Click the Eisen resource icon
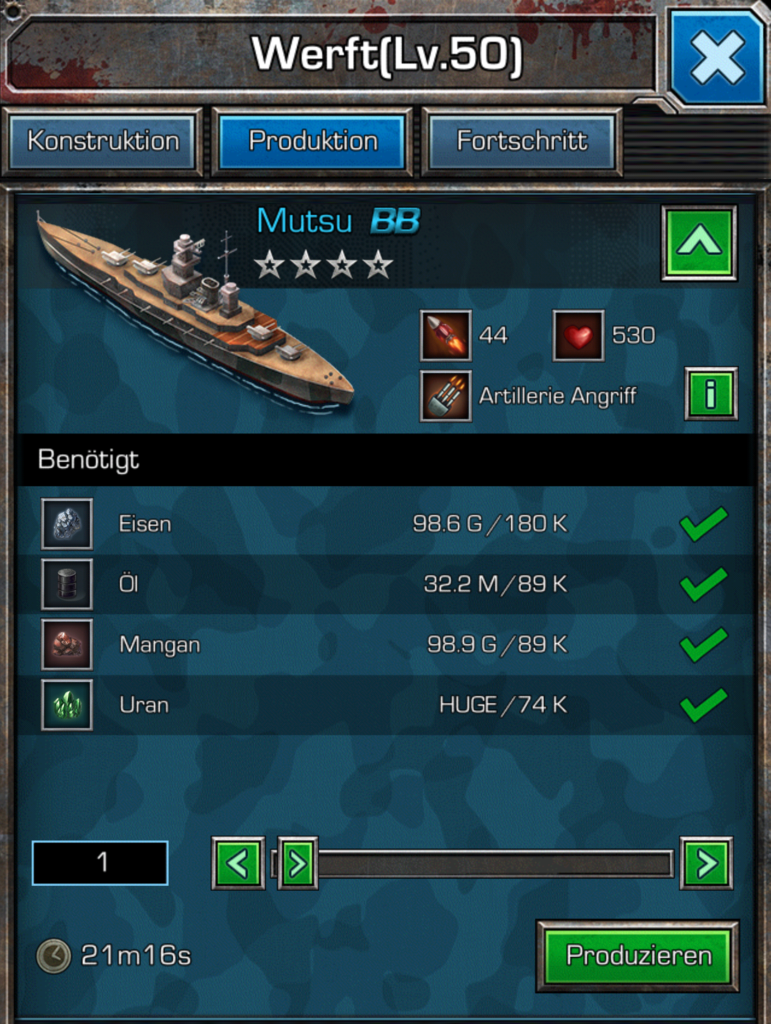Screen dimensions: 771x1024 (x=67, y=524)
